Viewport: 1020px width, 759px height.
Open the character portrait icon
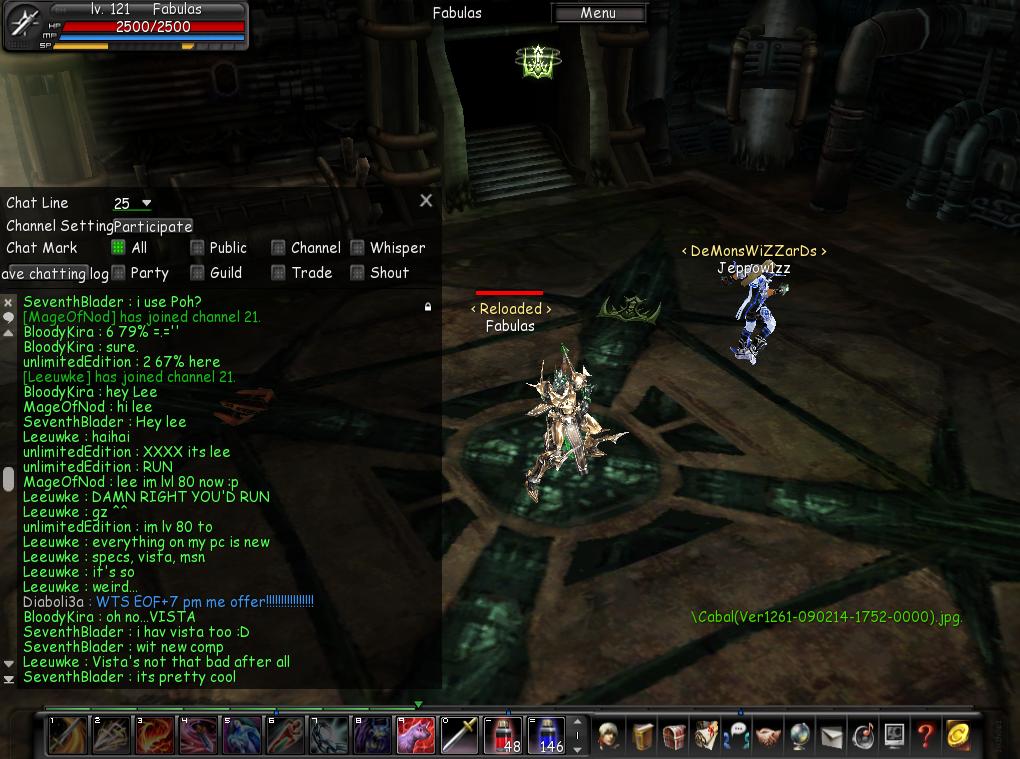click(611, 735)
